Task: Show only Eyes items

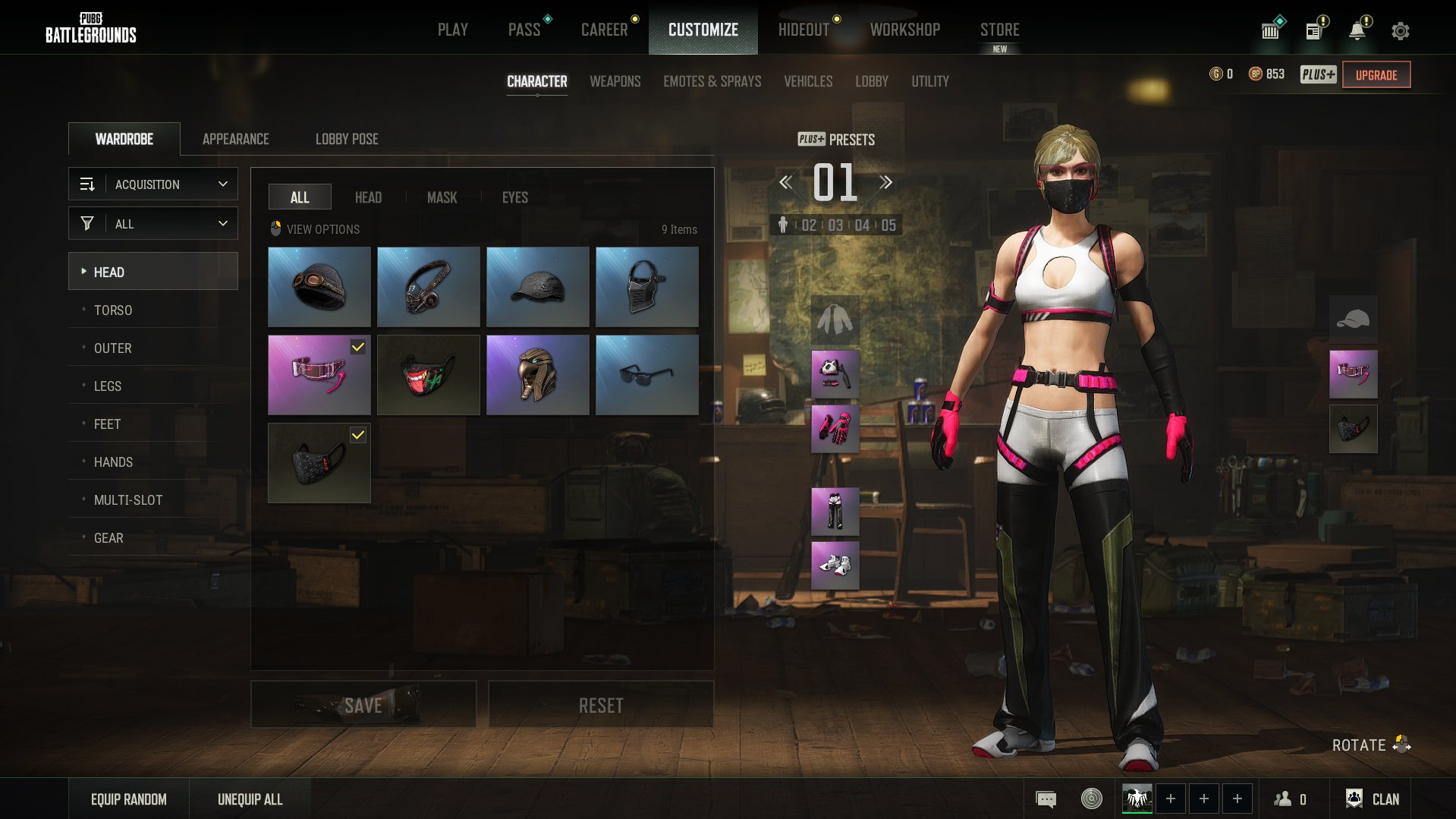Action: click(x=514, y=197)
